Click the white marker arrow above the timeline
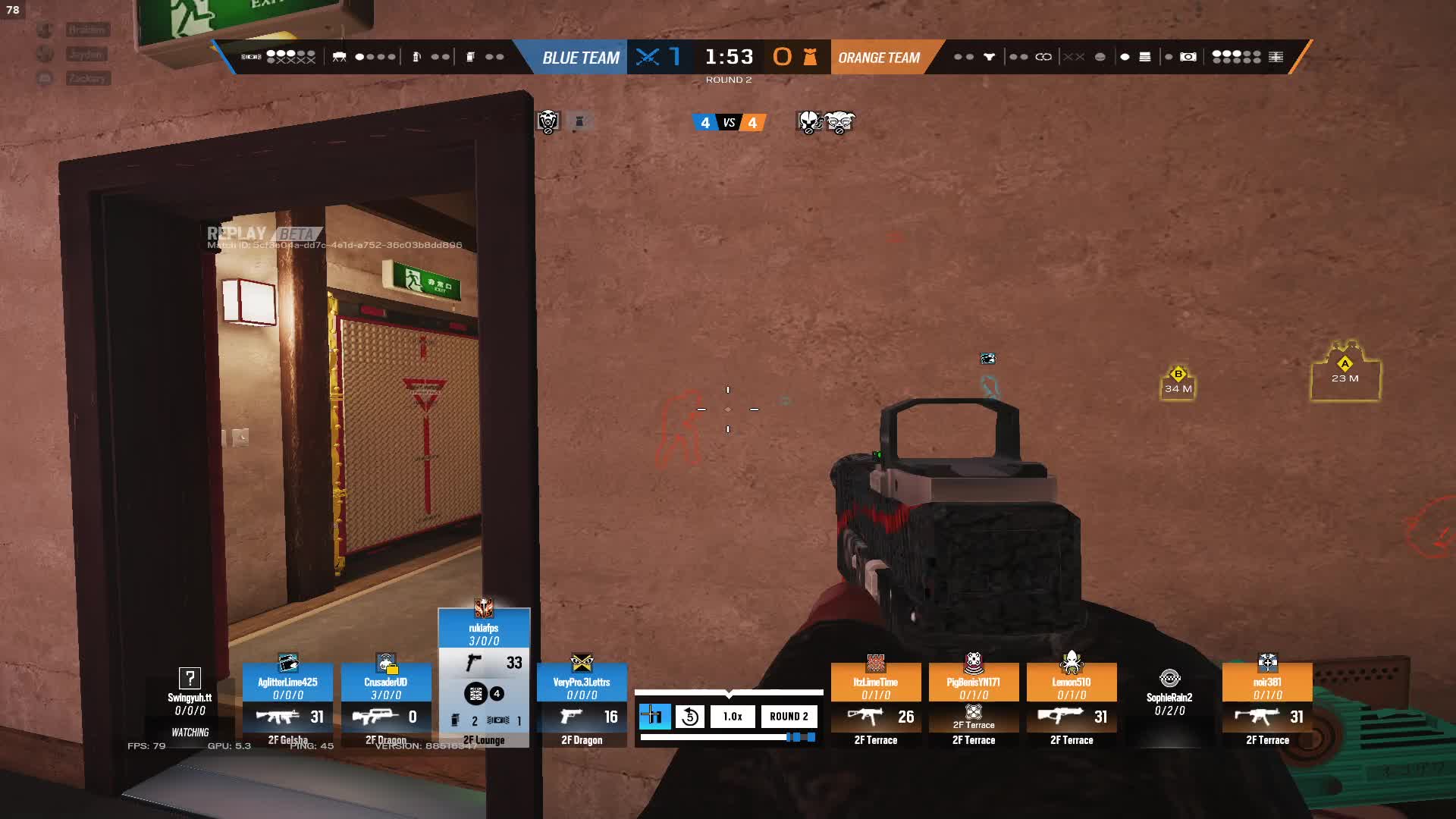The image size is (1456, 819). (x=729, y=694)
